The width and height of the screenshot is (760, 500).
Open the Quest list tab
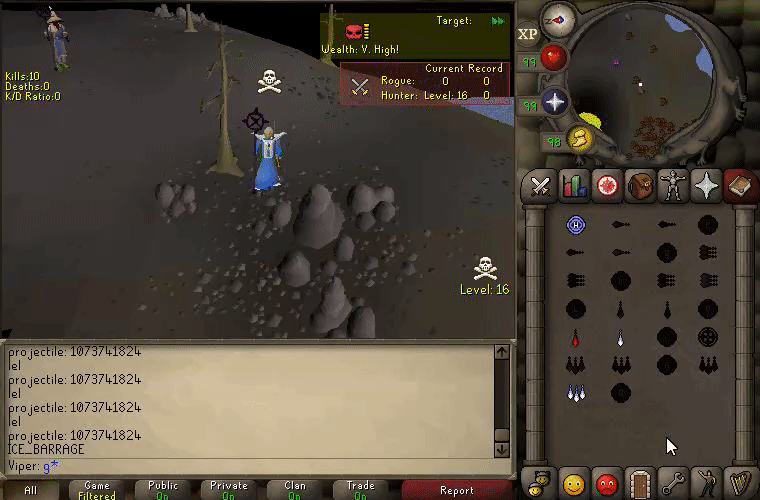[x=606, y=186]
